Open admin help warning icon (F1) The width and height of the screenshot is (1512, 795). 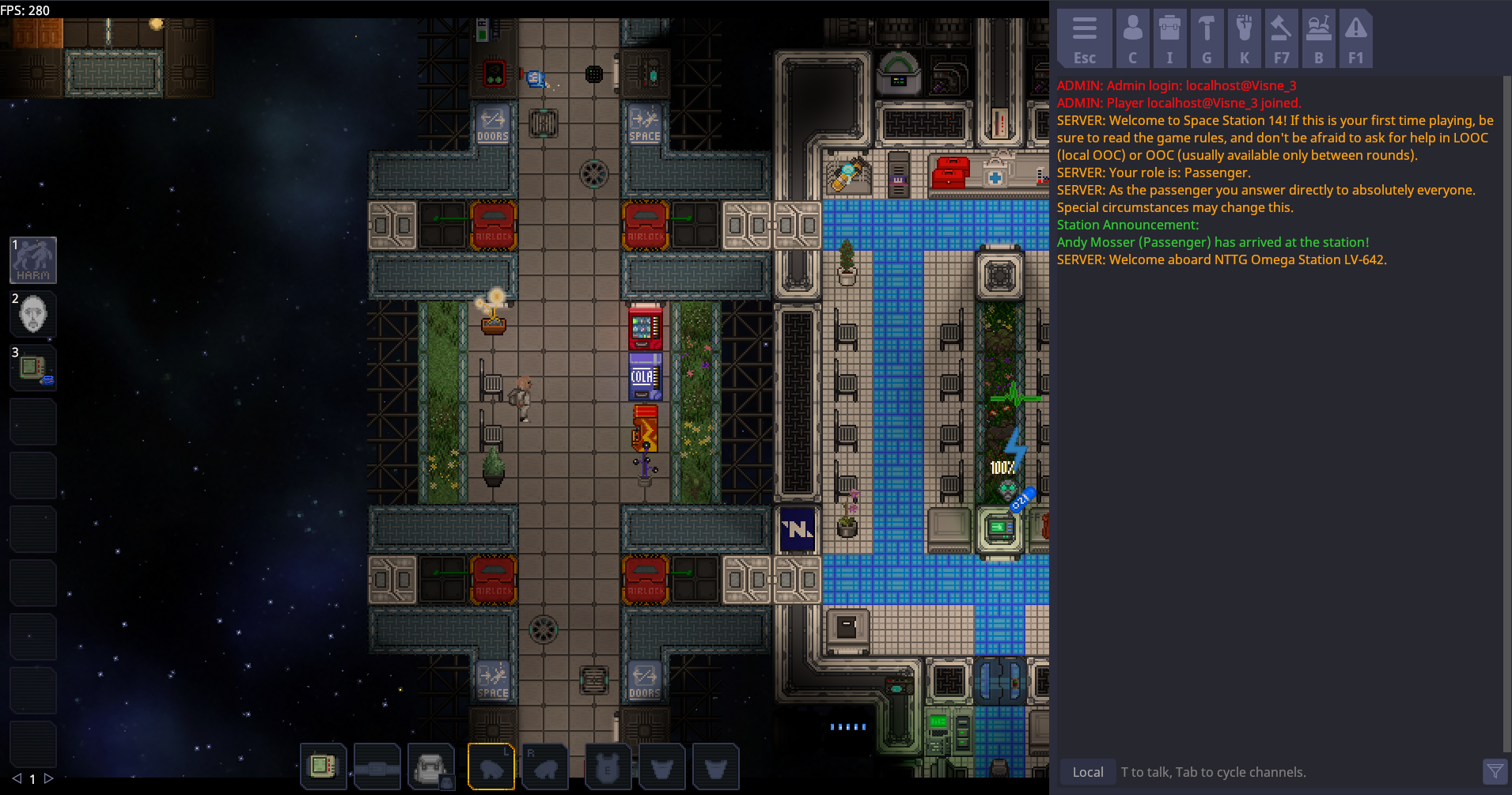click(x=1355, y=36)
